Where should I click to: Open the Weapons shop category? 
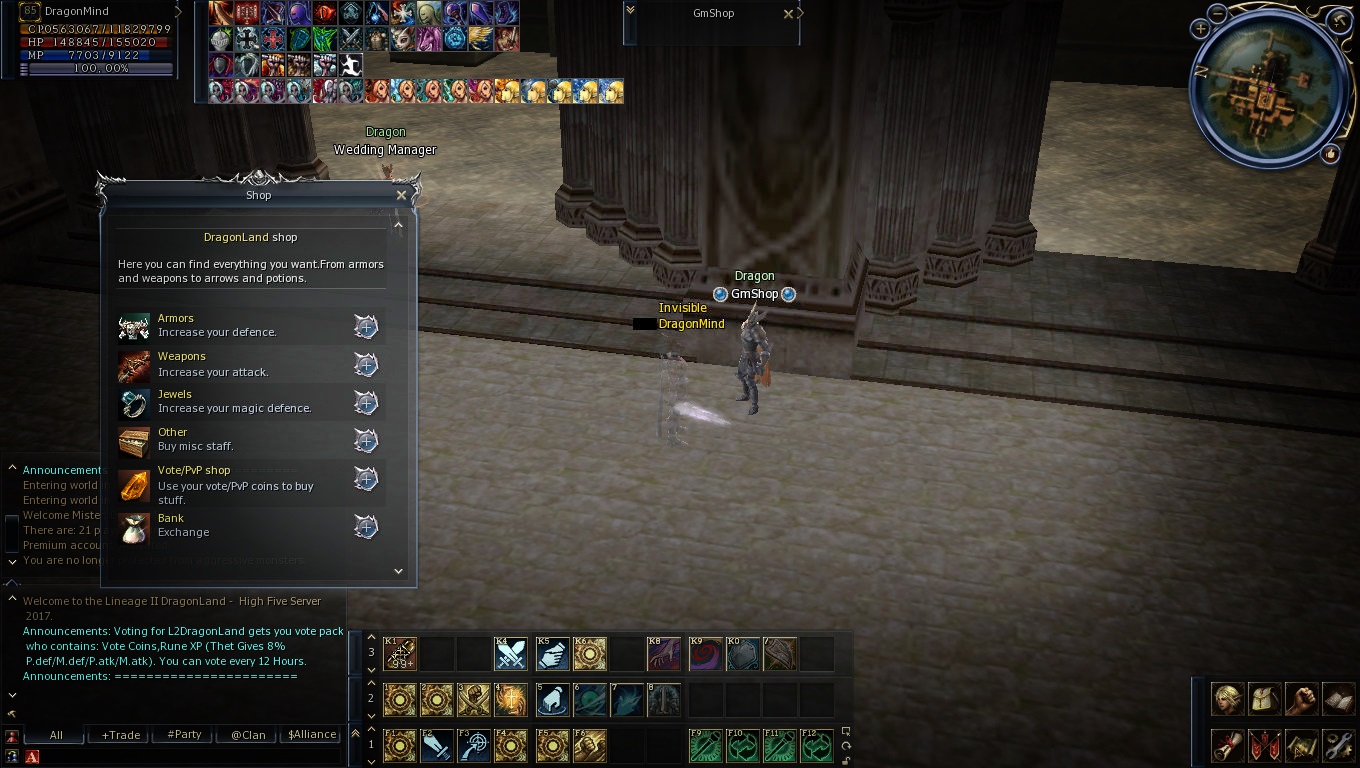click(x=366, y=365)
